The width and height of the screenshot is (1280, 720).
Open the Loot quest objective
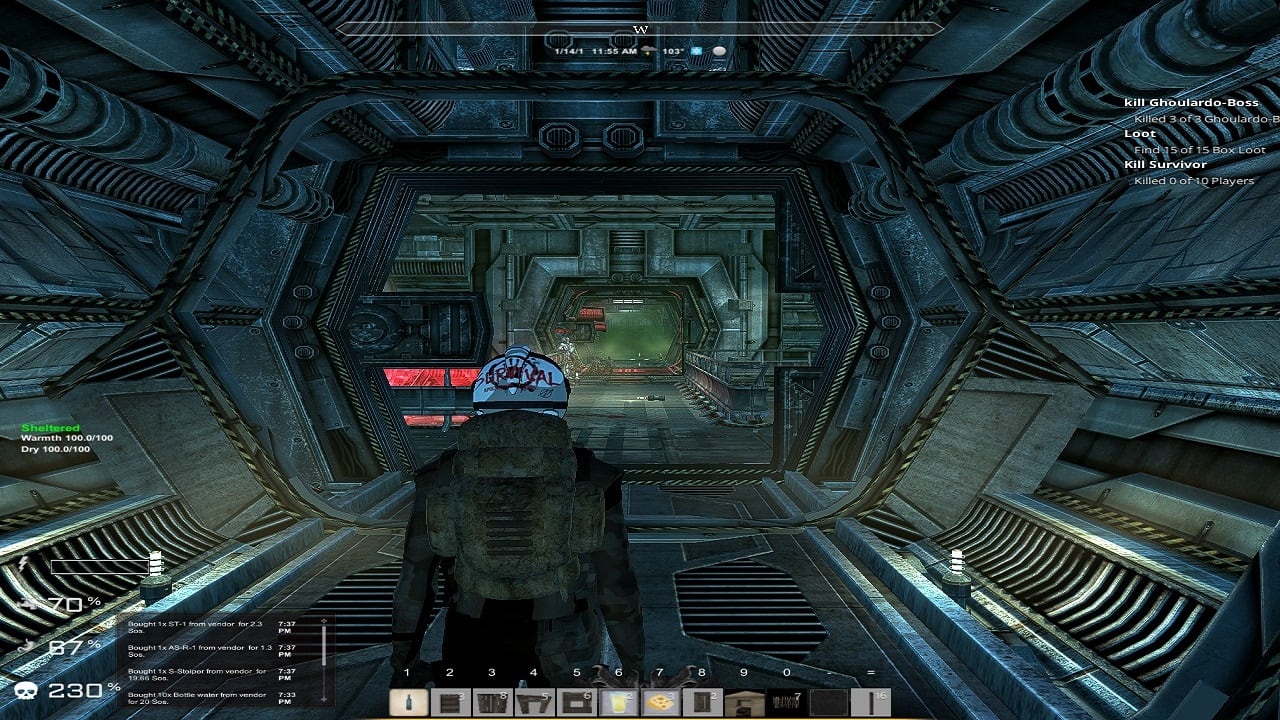pyautogui.click(x=1140, y=134)
